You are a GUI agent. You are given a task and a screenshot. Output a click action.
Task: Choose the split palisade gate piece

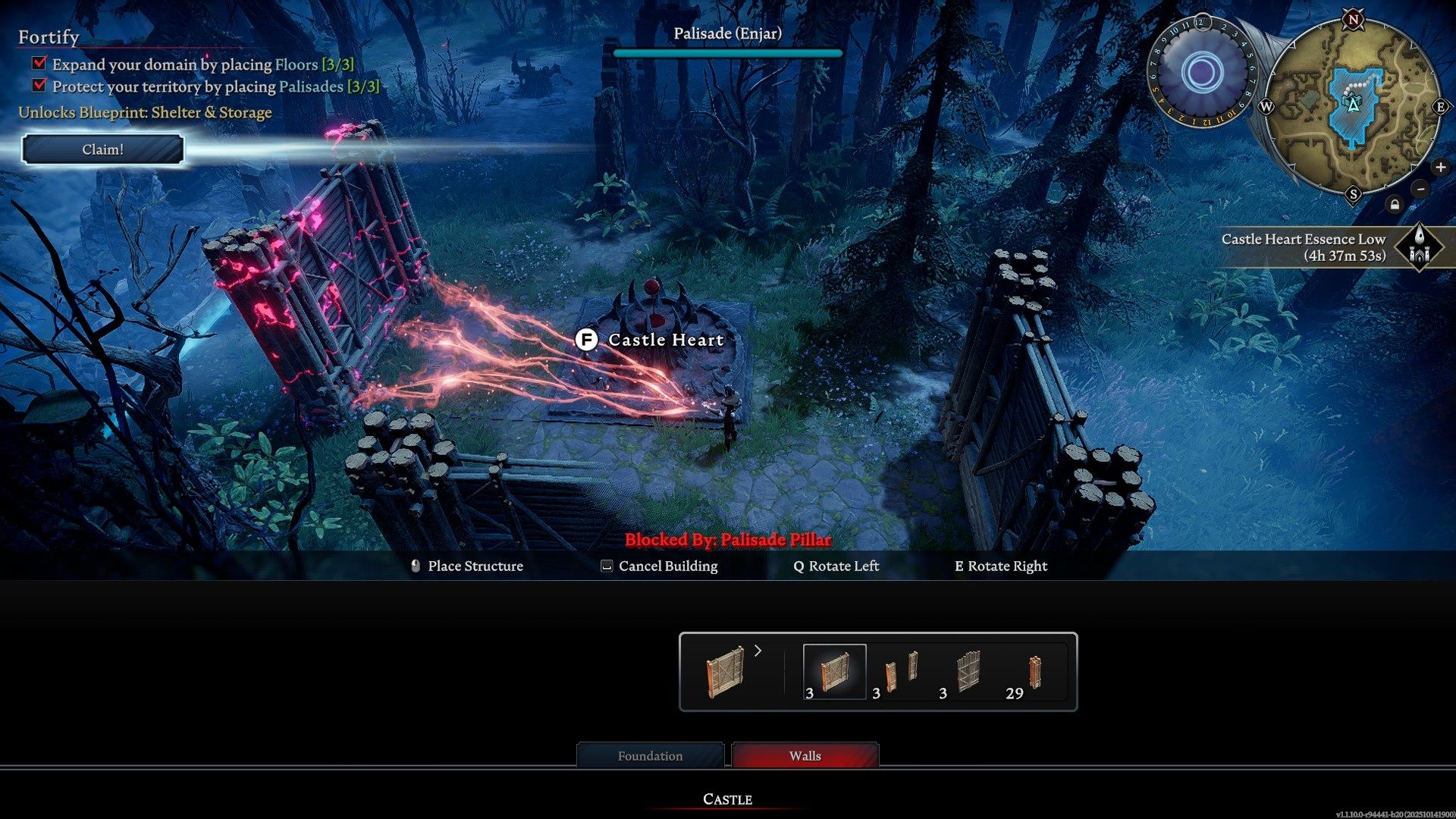pos(902,672)
